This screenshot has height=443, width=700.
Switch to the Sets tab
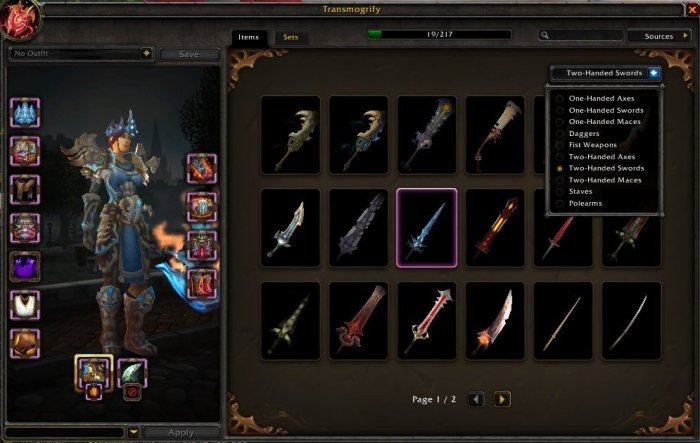(292, 37)
